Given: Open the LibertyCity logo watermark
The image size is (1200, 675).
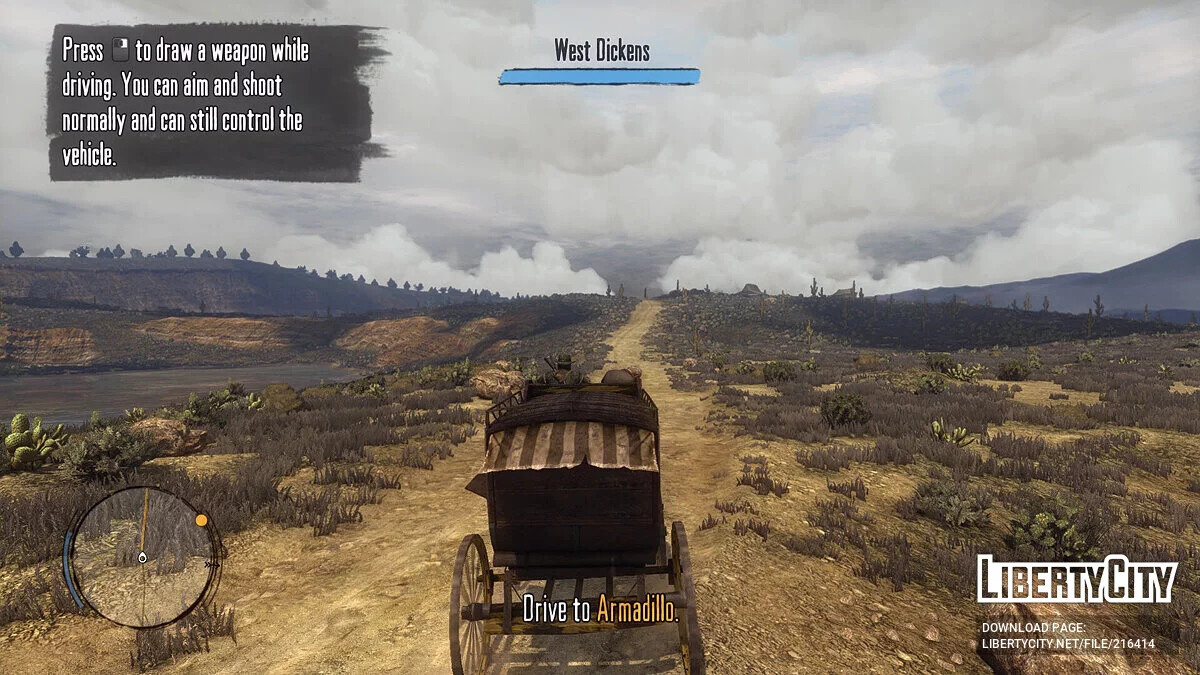Looking at the screenshot, I should (1076, 580).
